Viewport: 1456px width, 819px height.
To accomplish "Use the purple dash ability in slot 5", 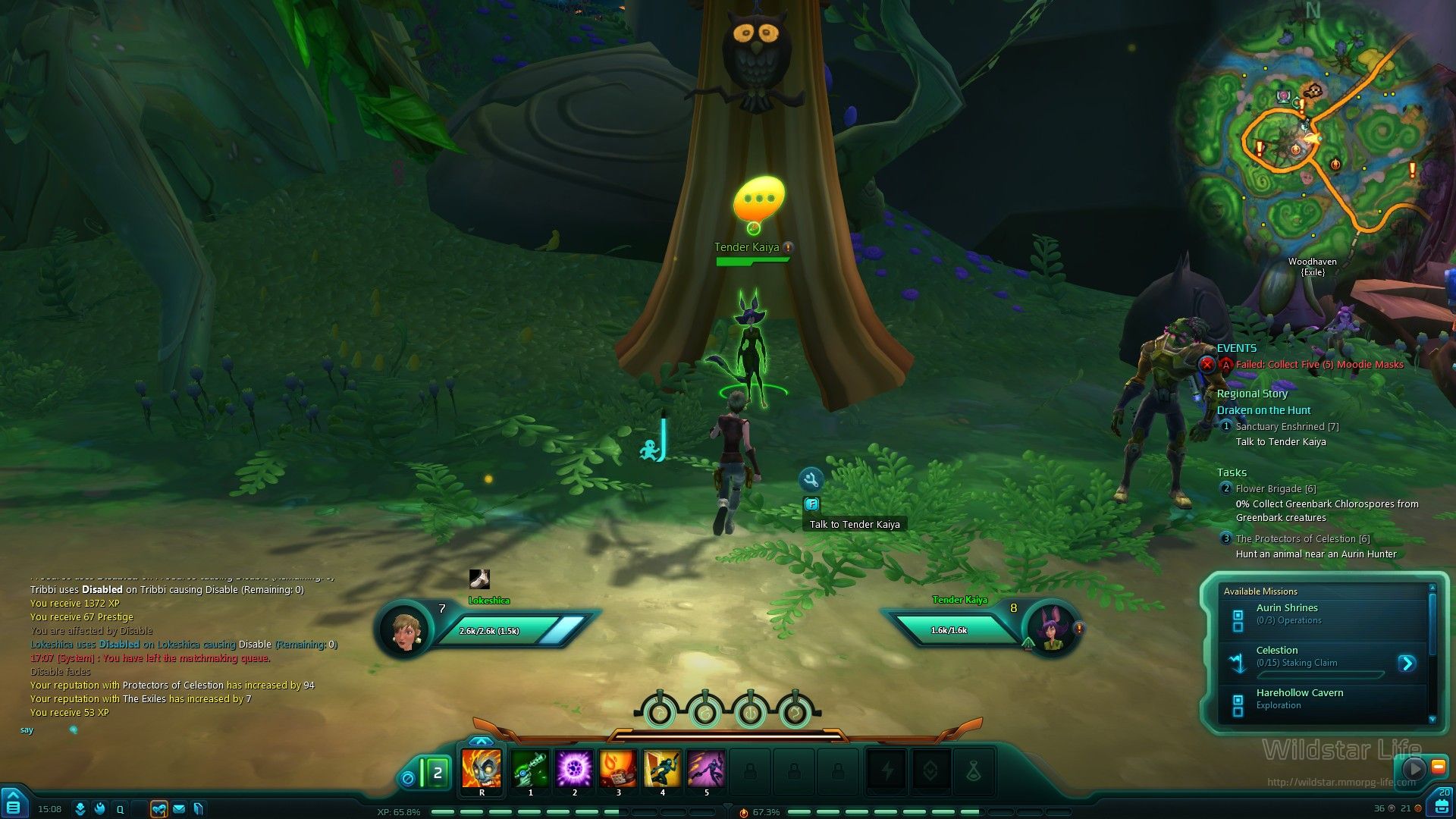I will click(706, 769).
